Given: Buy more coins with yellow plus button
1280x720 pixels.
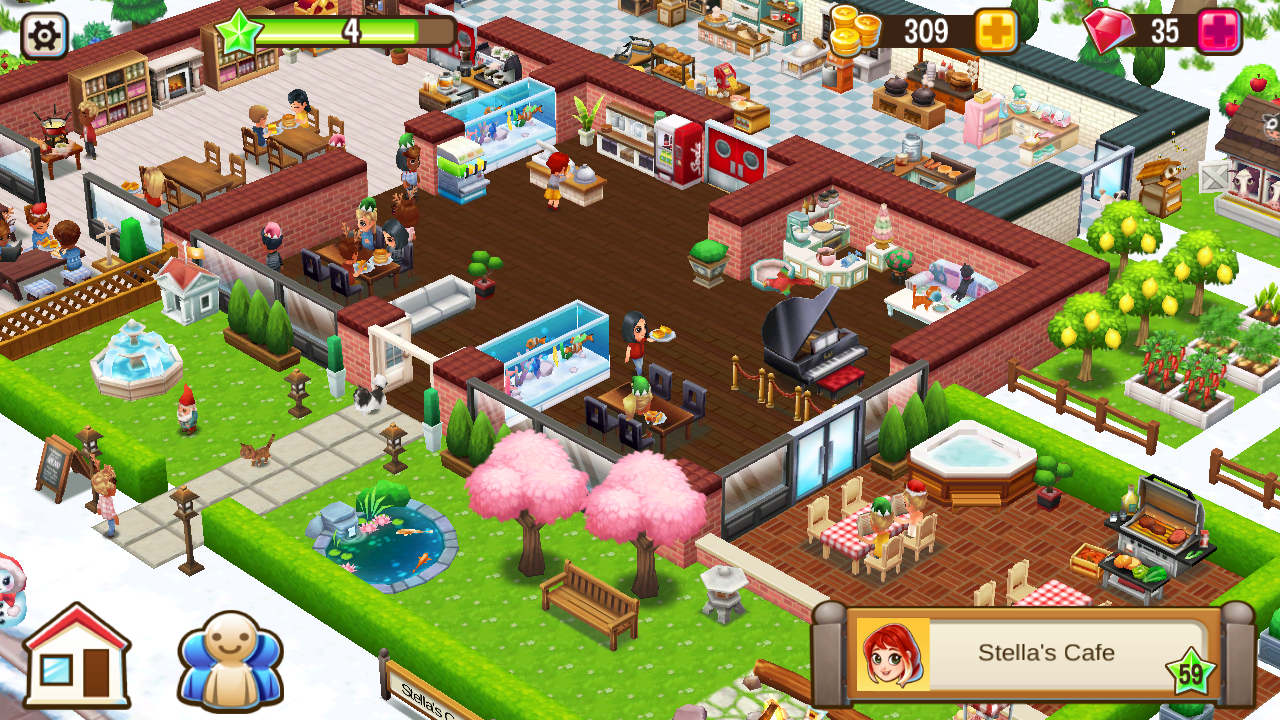Looking at the screenshot, I should pyautogui.click(x=996, y=31).
